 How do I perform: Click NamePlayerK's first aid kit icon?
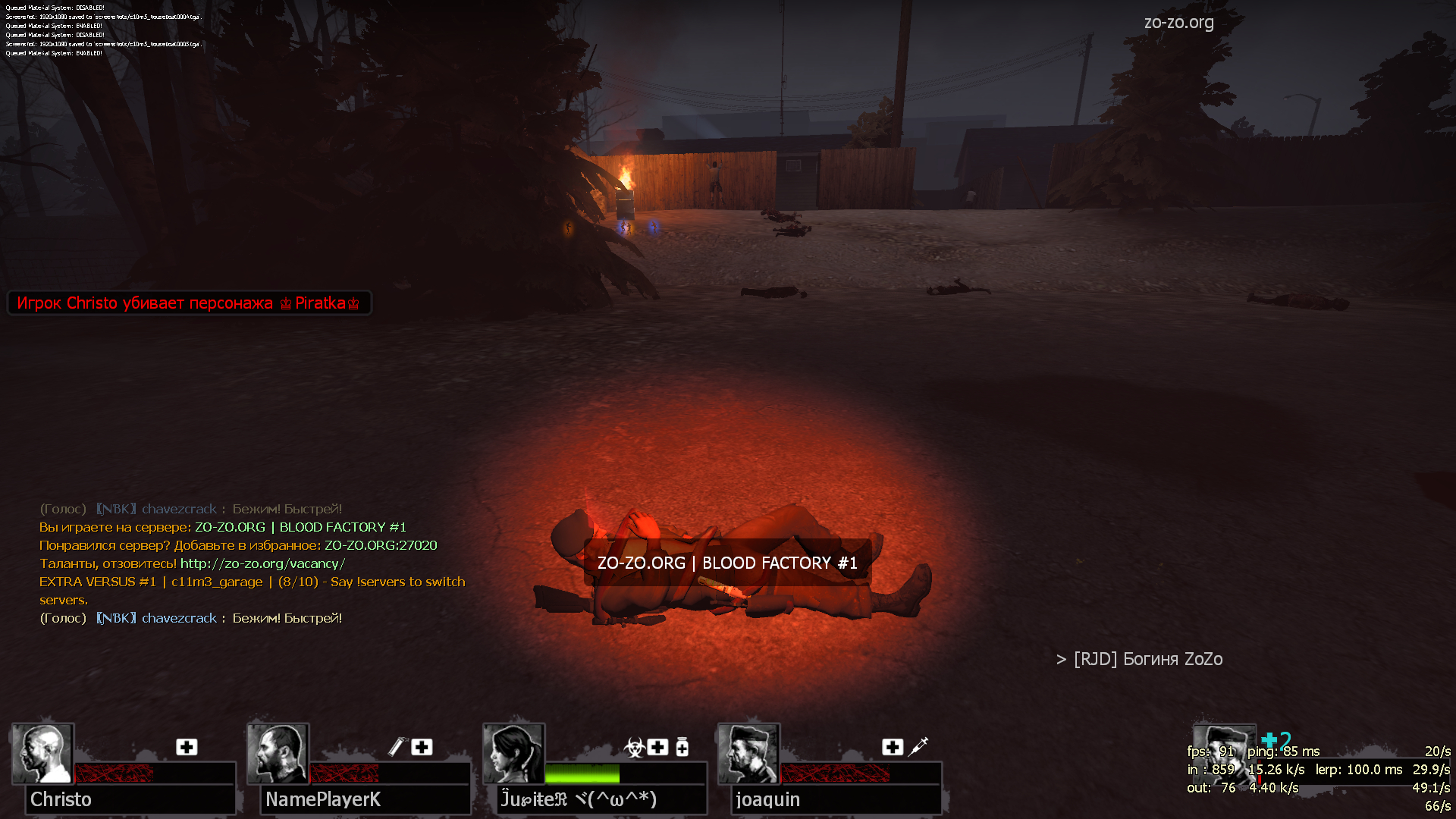point(422,747)
